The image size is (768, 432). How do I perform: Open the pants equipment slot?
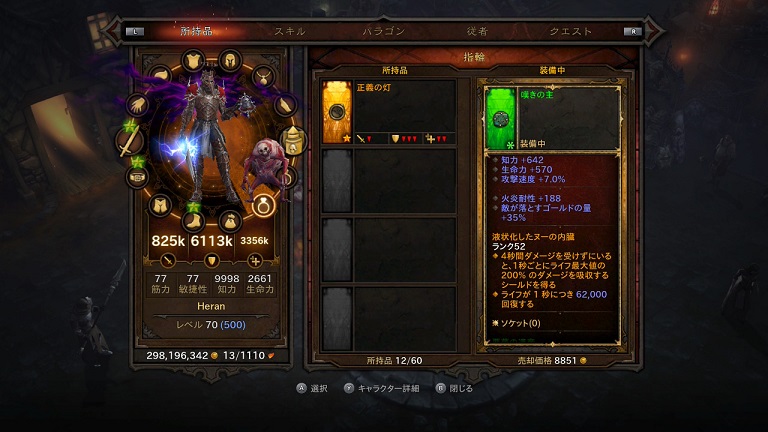159,205
